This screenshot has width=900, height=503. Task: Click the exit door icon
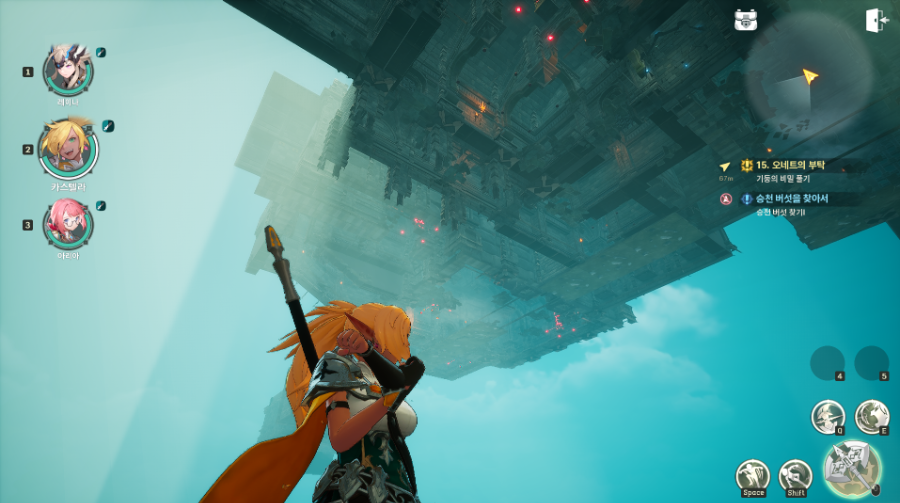(x=877, y=20)
